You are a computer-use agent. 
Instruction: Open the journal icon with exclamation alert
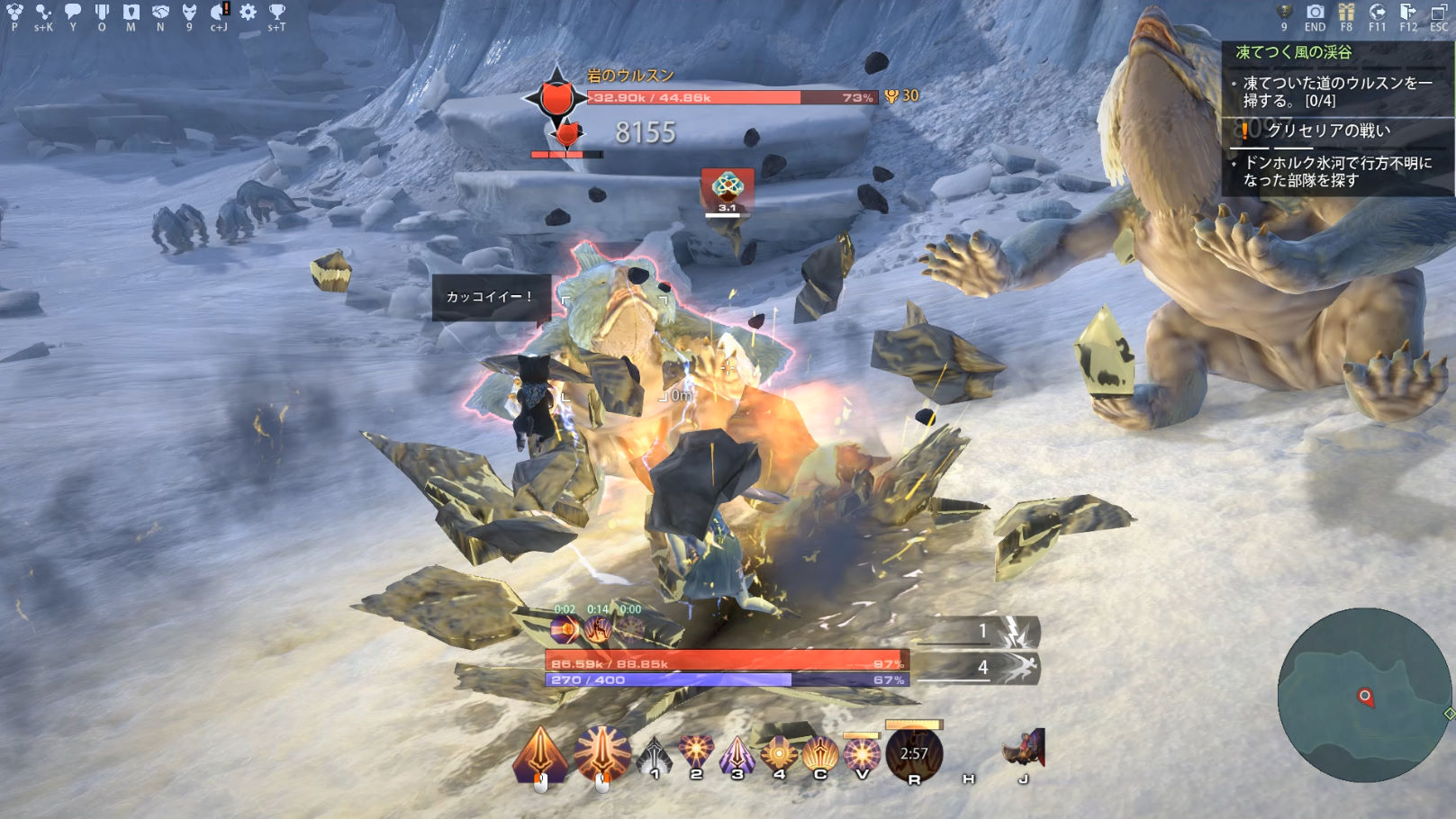point(219,12)
